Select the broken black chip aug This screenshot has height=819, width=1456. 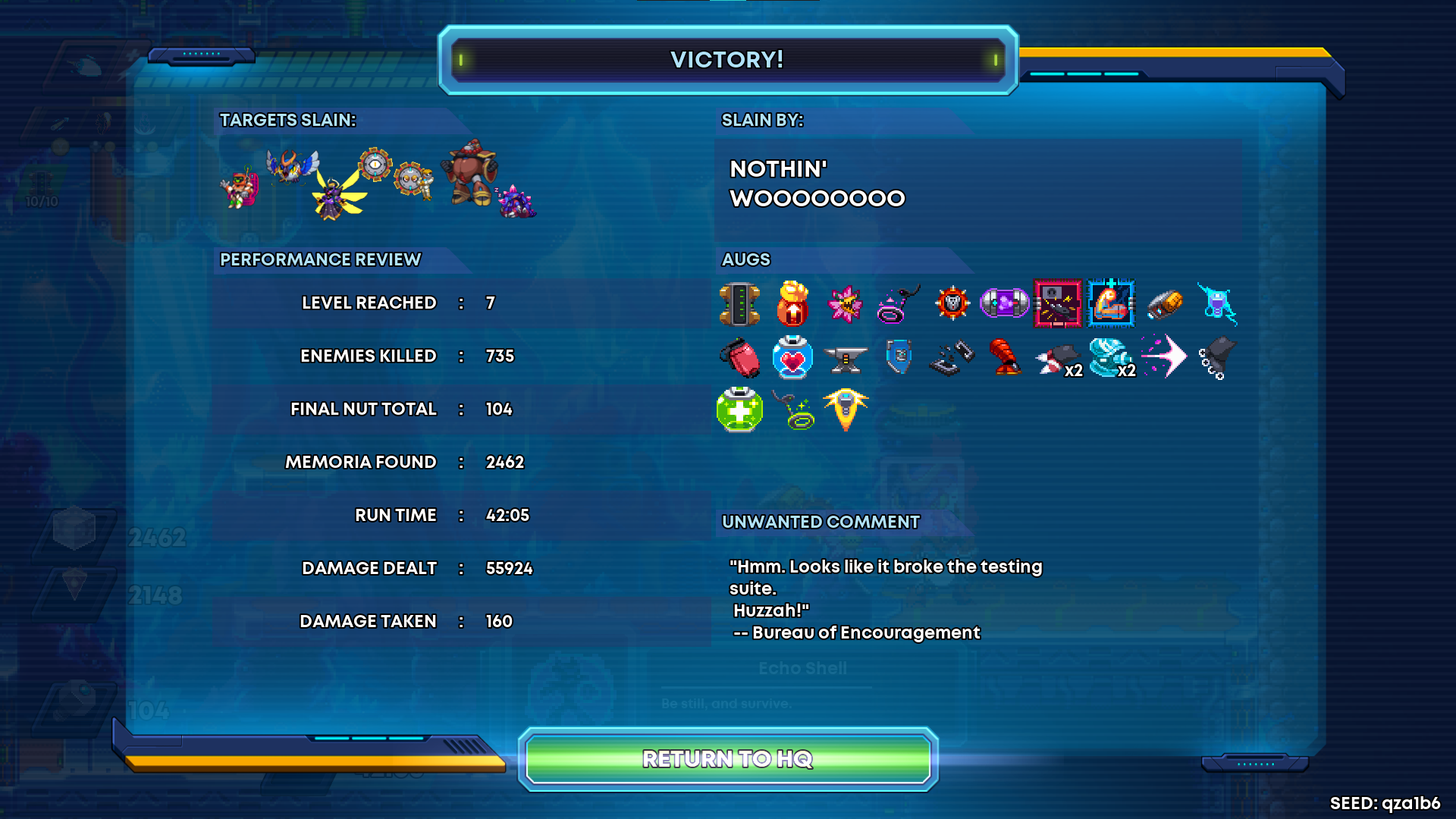[x=952, y=358]
